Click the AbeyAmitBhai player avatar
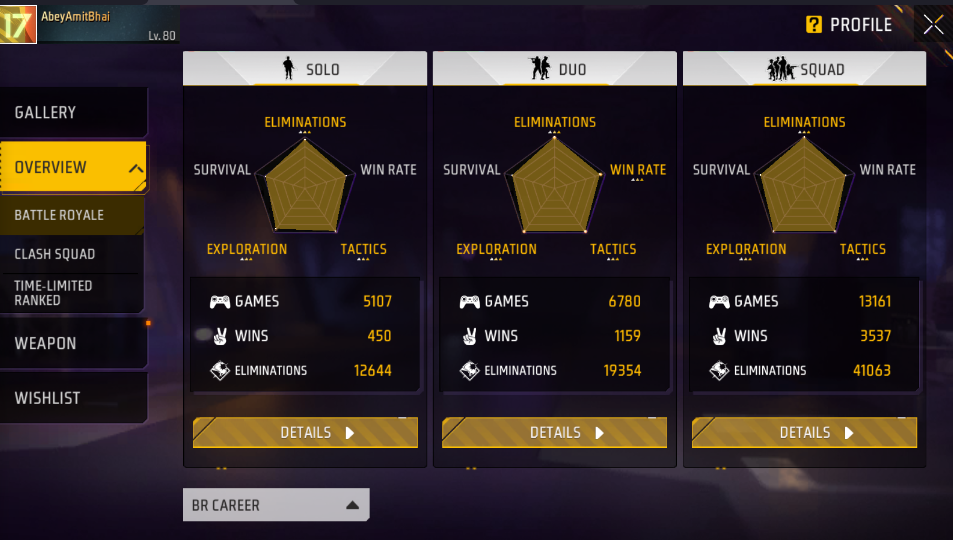953x540 pixels. [x=18, y=25]
